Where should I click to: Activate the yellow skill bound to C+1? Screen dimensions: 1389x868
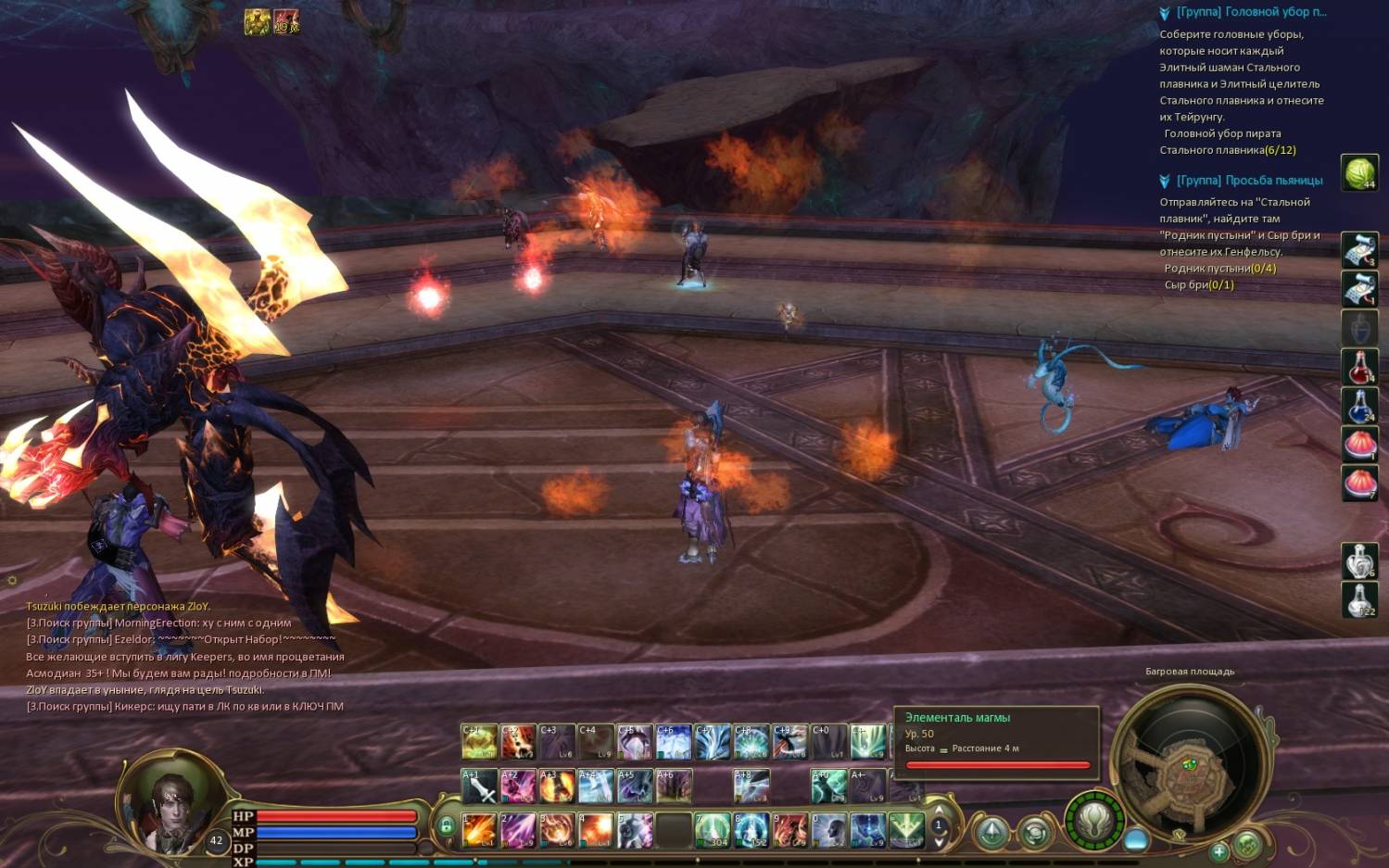(479, 741)
